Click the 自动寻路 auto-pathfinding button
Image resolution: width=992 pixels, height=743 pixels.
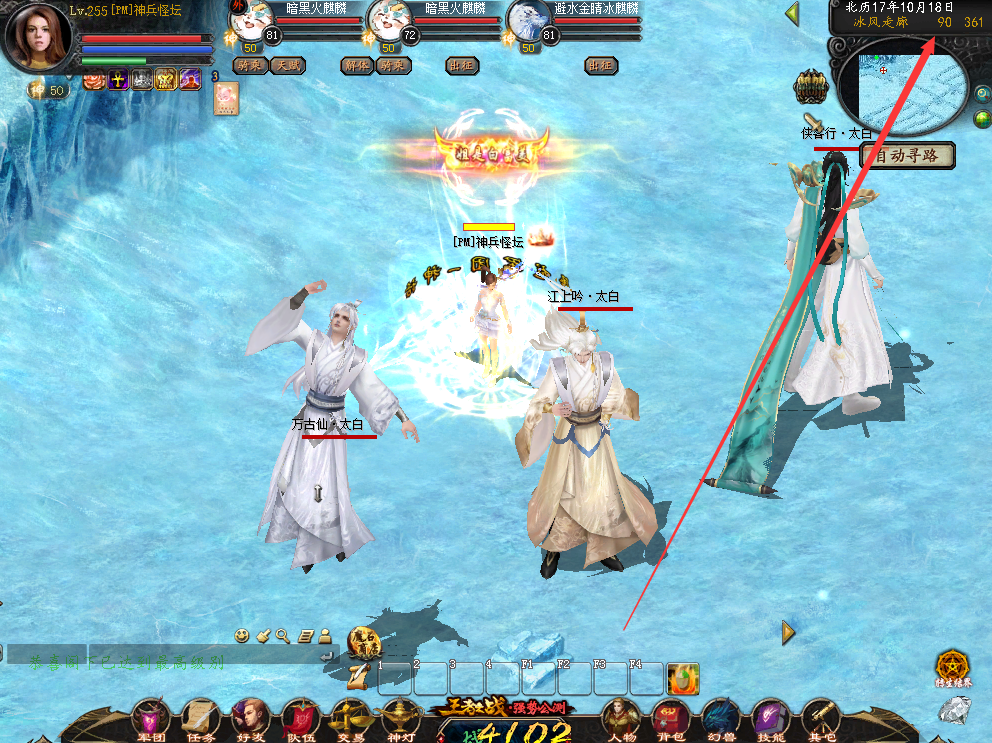click(x=908, y=156)
